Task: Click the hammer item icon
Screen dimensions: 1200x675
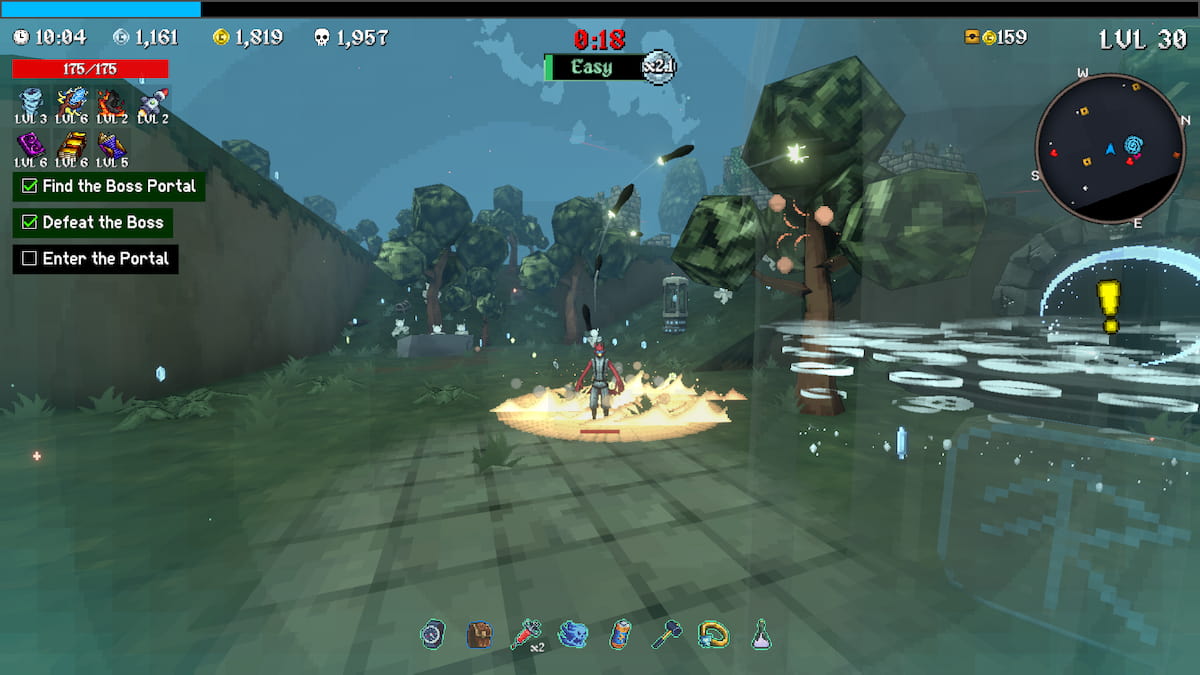Action: click(x=667, y=634)
